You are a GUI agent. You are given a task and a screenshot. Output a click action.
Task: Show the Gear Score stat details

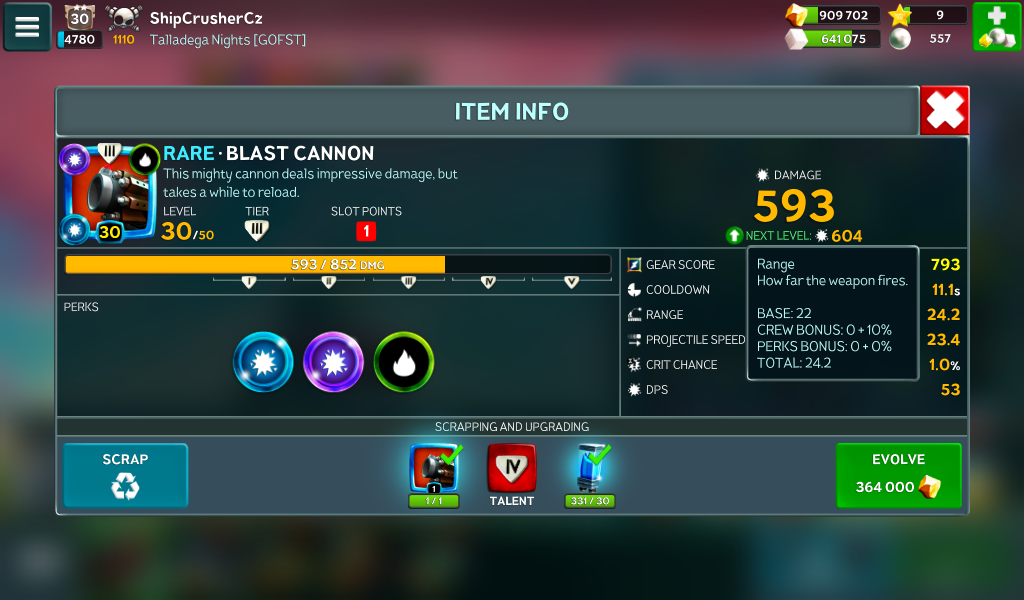(680, 265)
